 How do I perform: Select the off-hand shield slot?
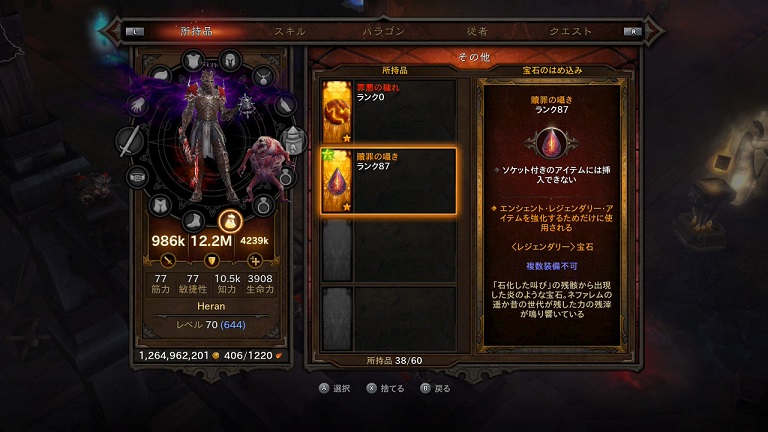[x=292, y=140]
